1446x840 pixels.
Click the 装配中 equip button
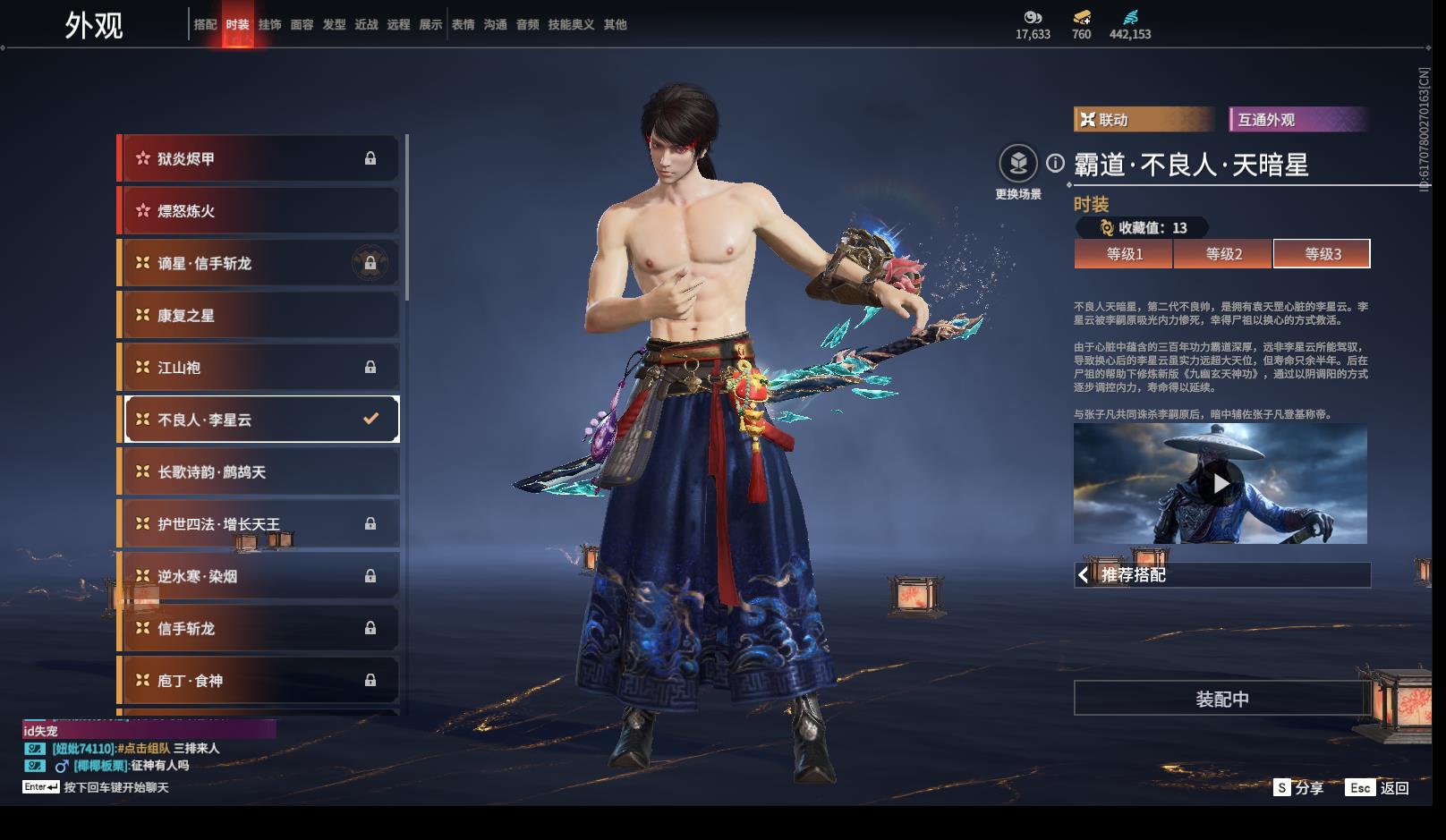1221,699
